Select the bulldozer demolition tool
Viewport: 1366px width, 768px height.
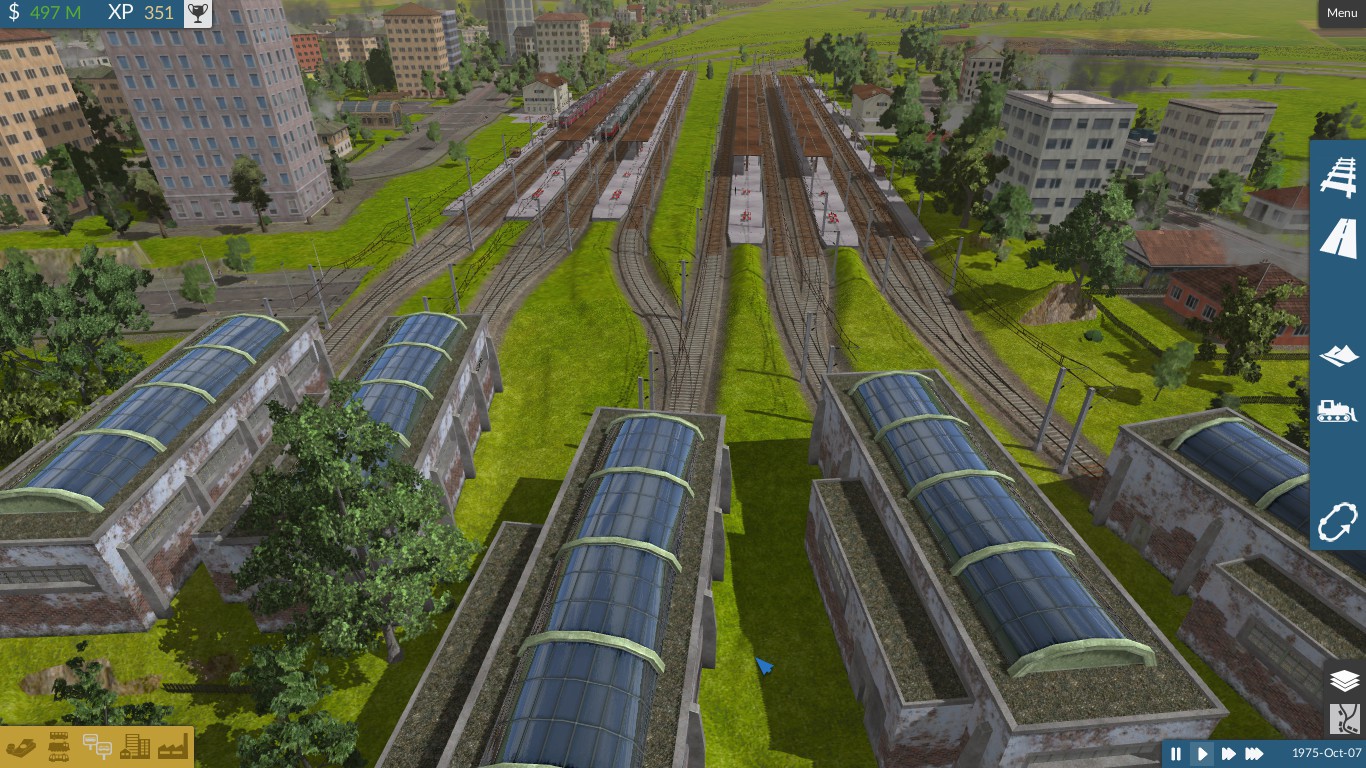coord(1337,410)
